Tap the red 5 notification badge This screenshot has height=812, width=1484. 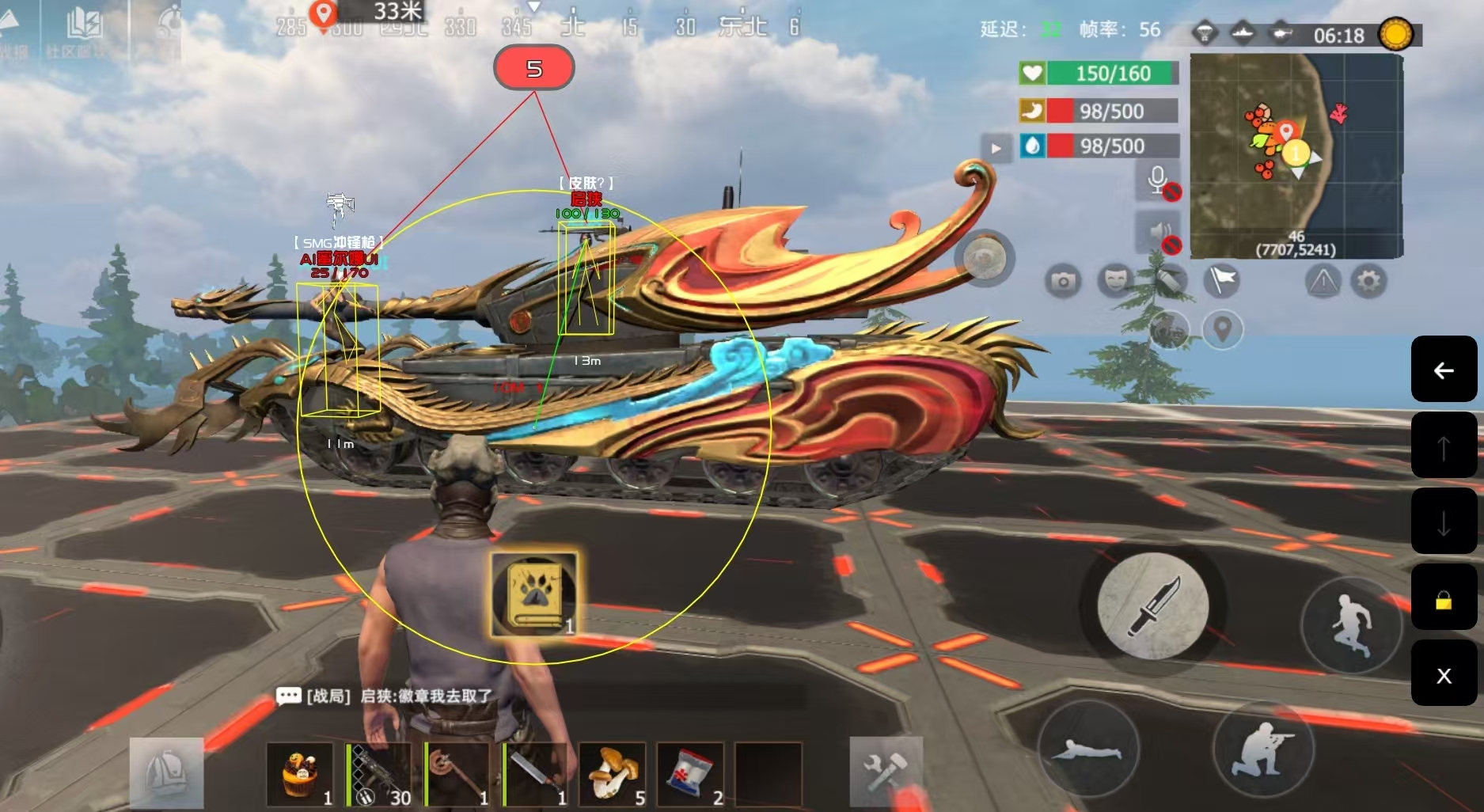click(x=534, y=69)
